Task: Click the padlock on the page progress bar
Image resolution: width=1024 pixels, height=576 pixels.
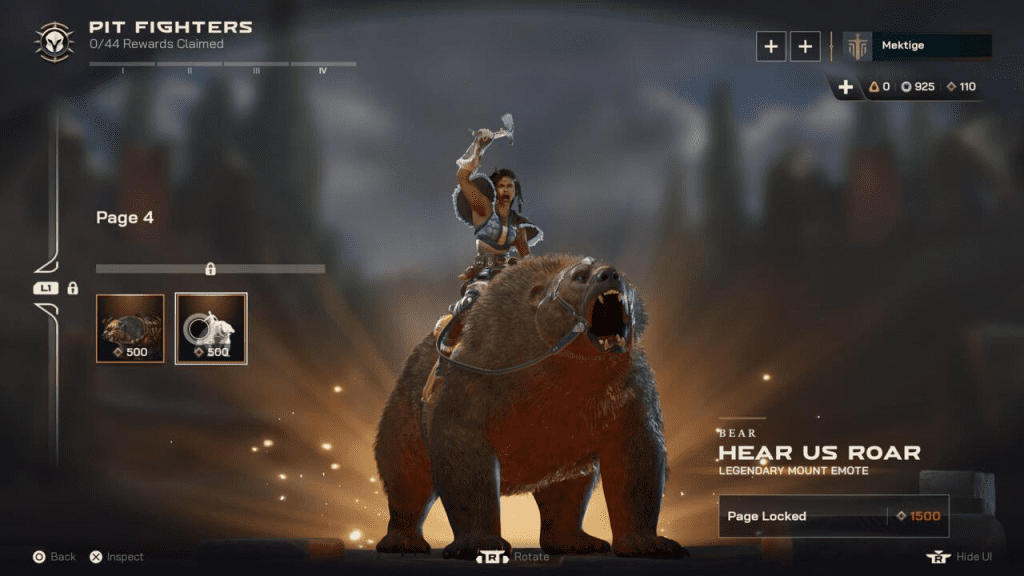Action: pyautogui.click(x=210, y=268)
